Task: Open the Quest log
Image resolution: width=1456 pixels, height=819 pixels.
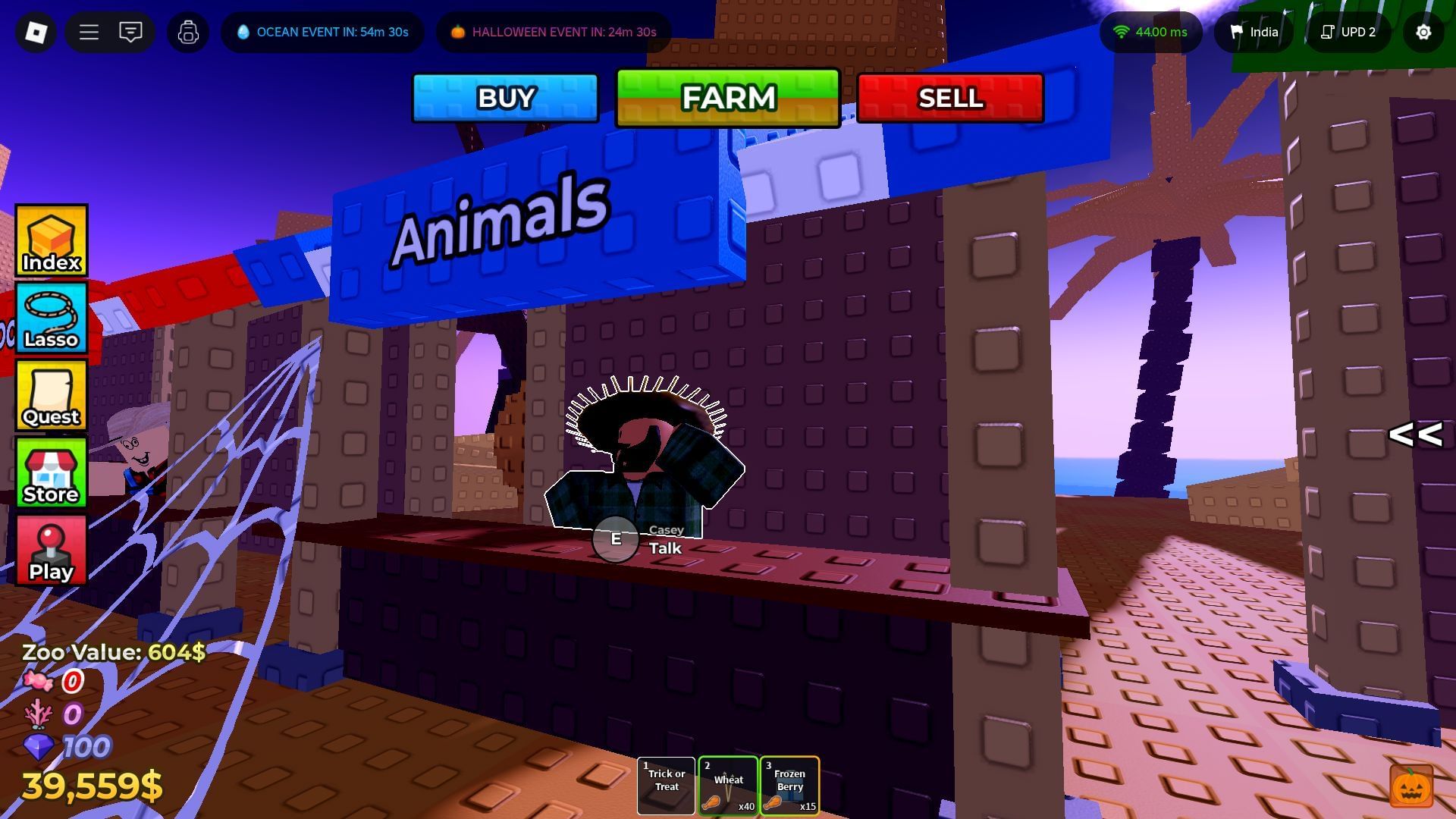Action: (50, 394)
